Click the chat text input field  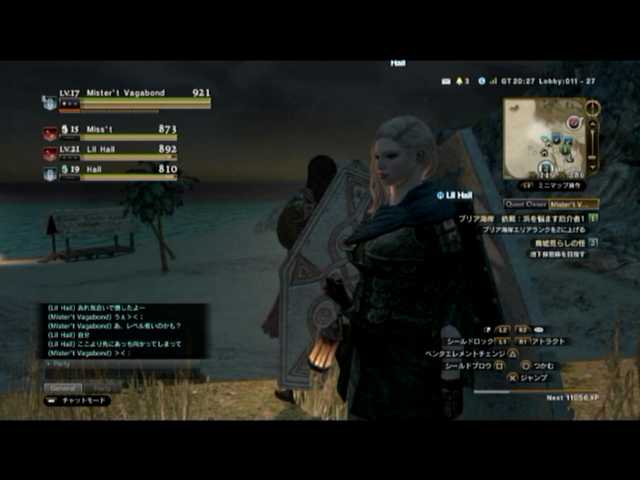(122, 365)
